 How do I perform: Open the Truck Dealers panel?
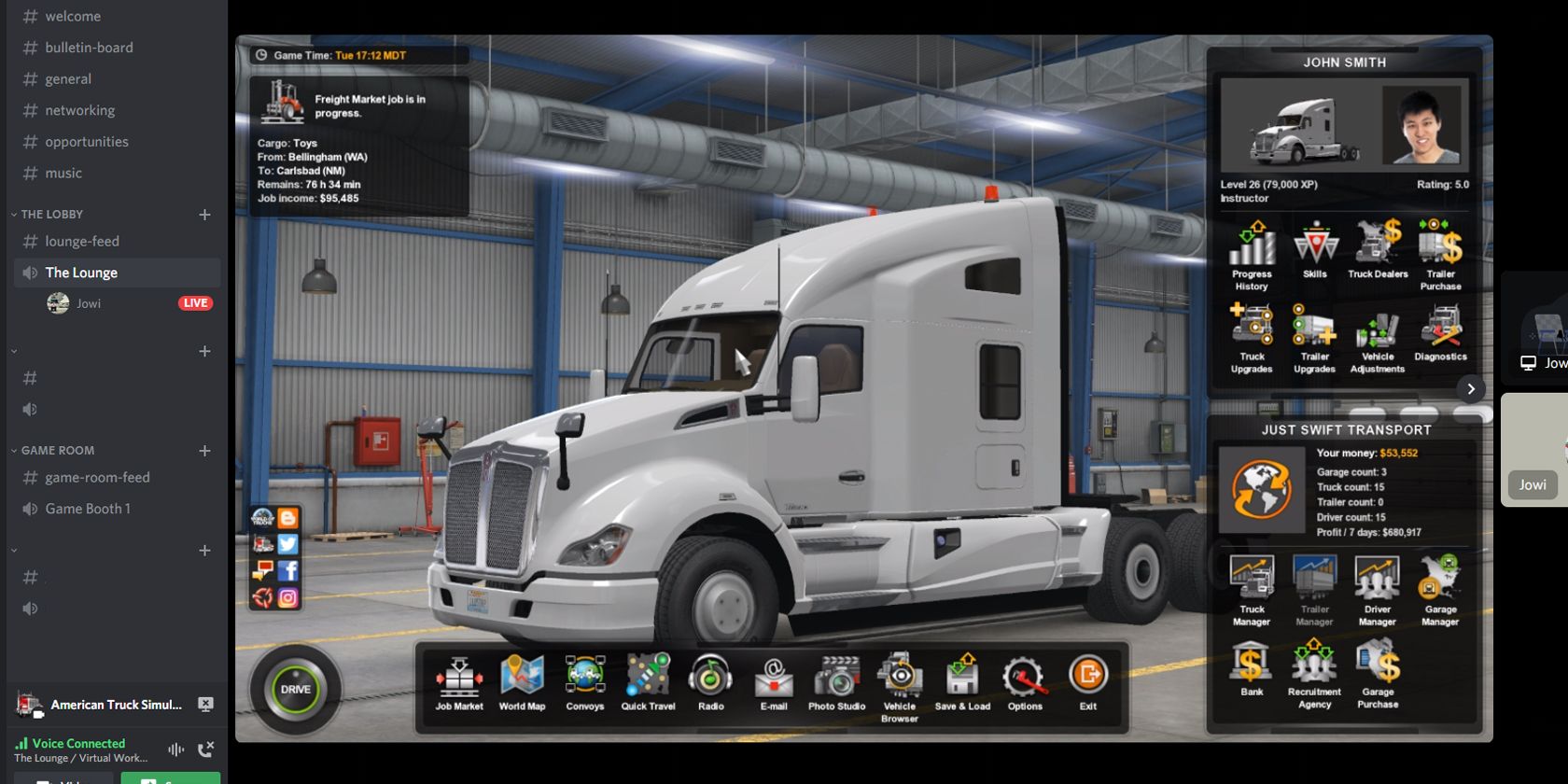point(1377,252)
